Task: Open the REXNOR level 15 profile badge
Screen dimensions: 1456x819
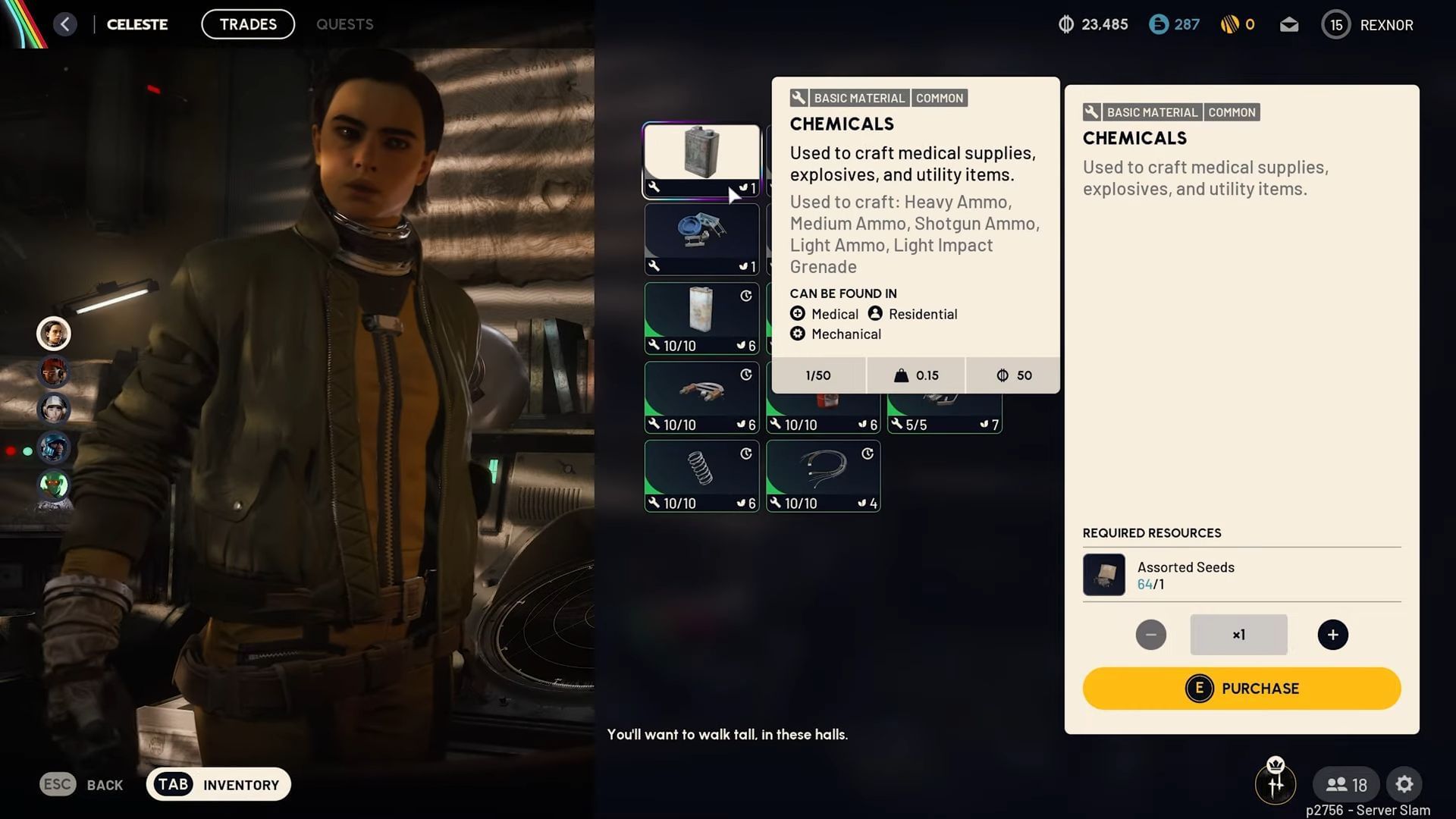Action: tap(1336, 24)
